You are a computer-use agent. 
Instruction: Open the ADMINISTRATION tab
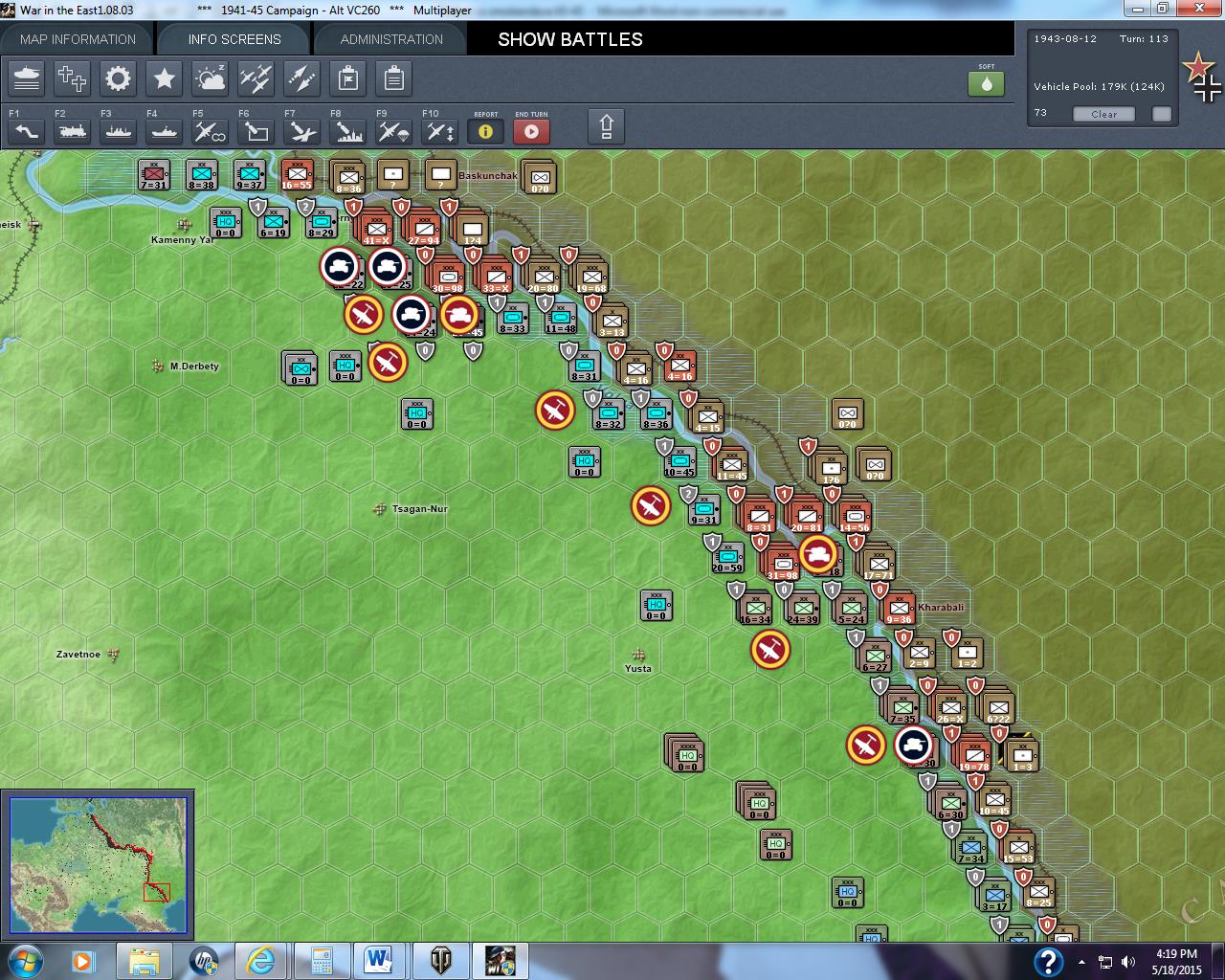point(389,39)
